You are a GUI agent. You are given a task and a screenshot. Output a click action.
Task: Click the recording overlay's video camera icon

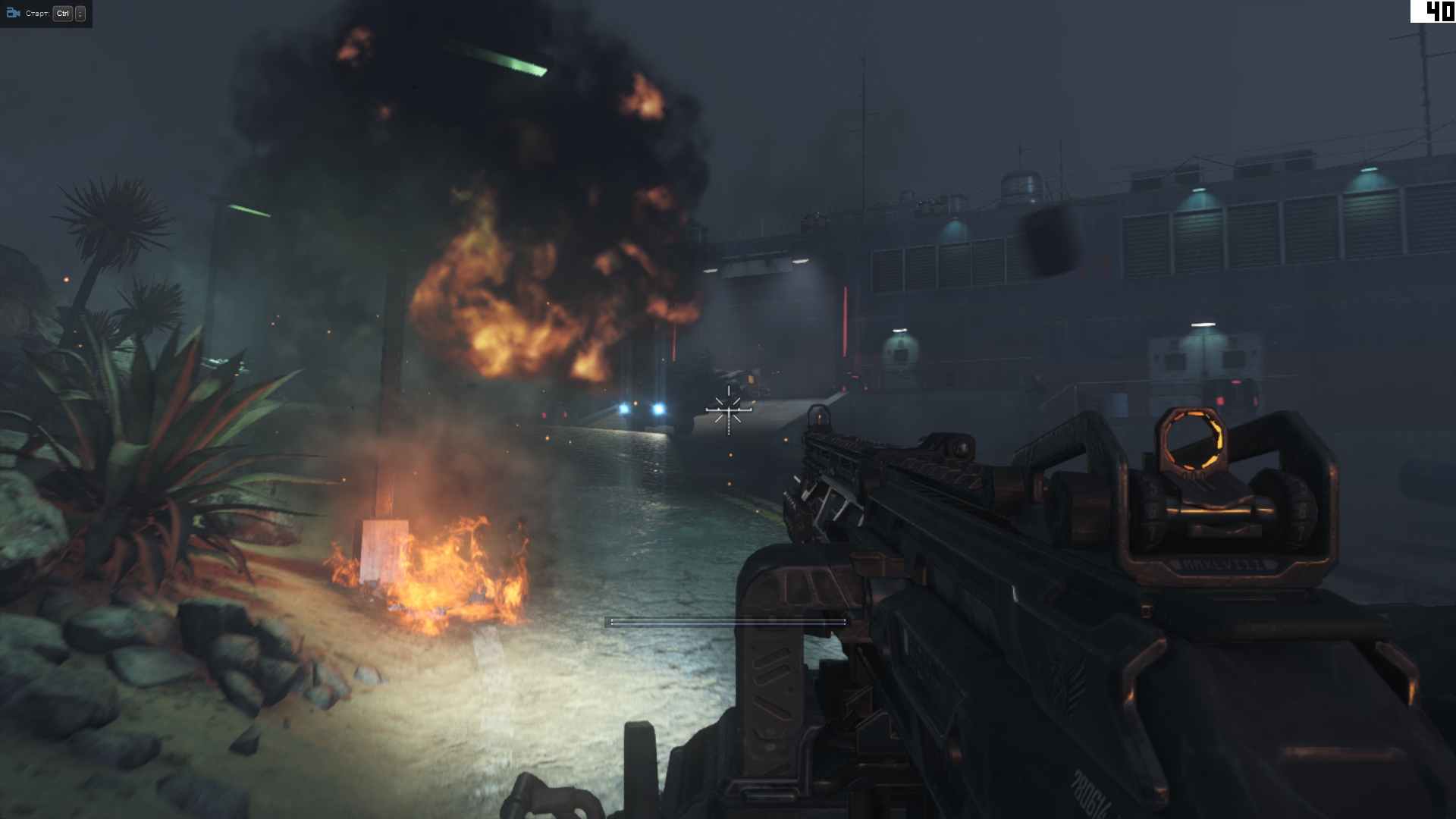(13, 14)
